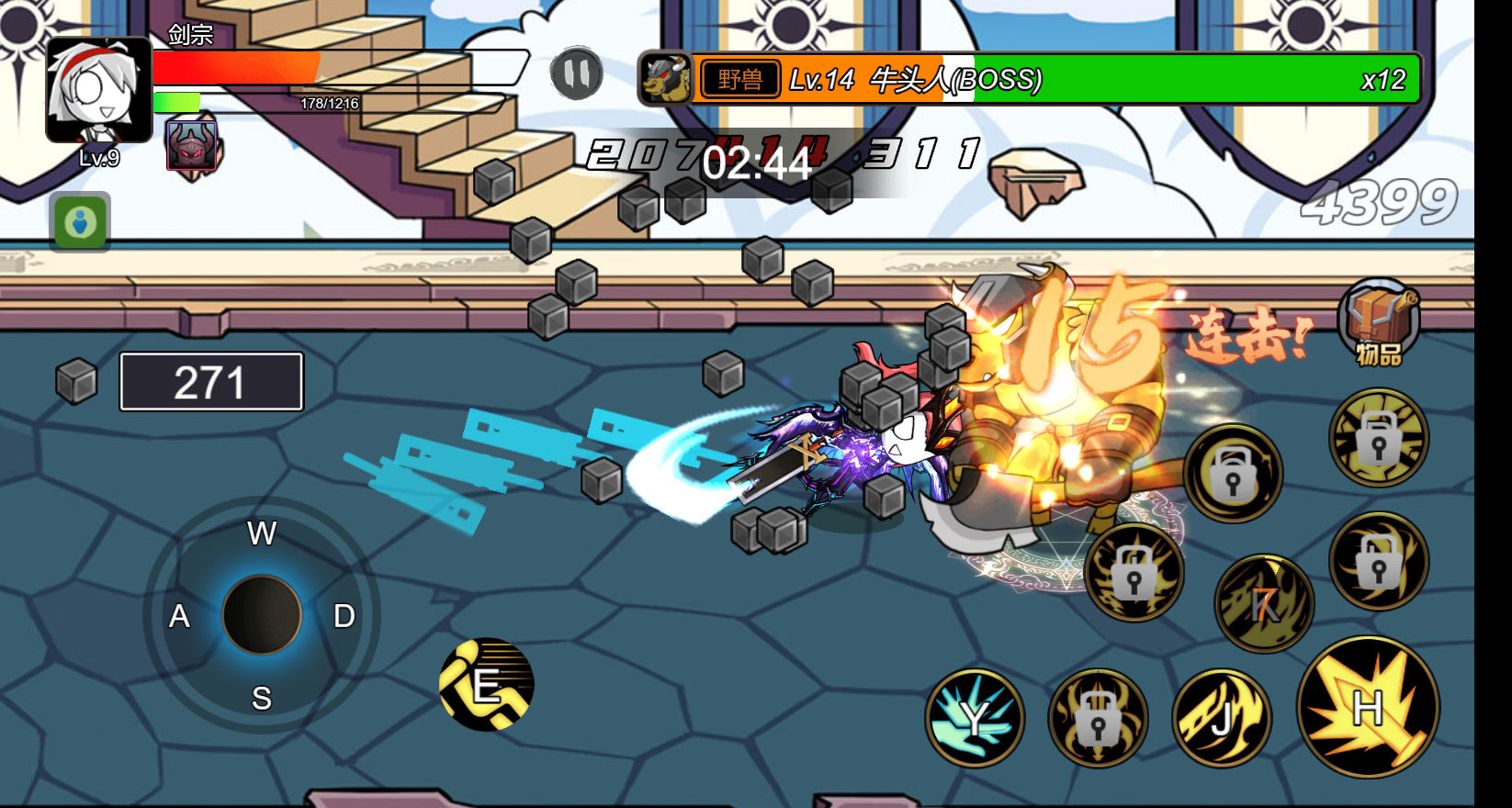
Task: Click the minotaur boss portrait icon
Action: pos(665,79)
